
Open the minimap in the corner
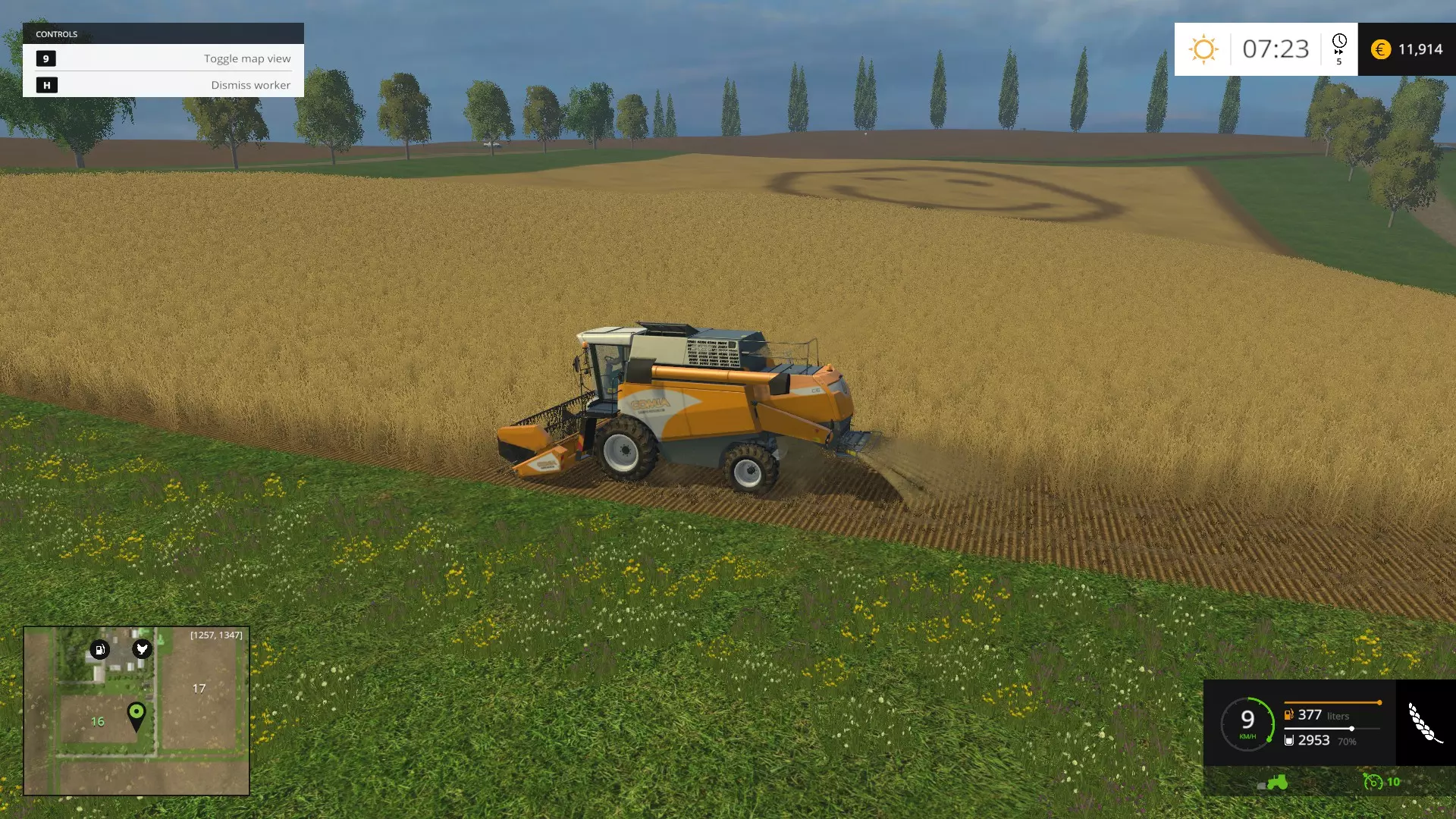[136, 711]
